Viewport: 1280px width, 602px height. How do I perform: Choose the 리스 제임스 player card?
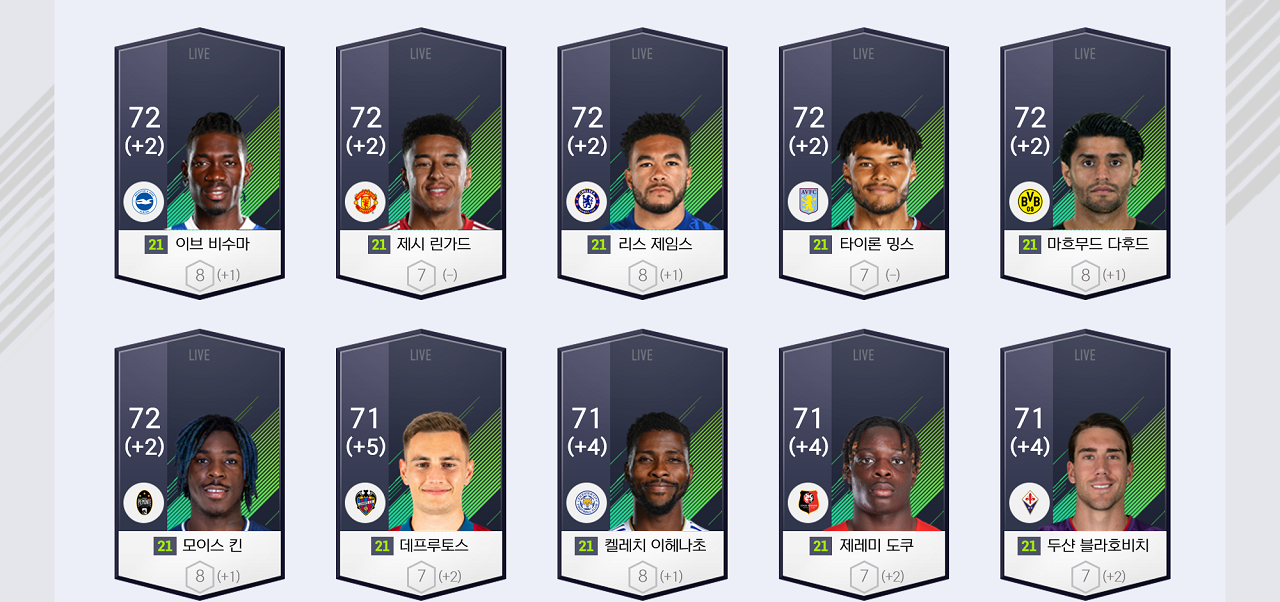(x=642, y=165)
